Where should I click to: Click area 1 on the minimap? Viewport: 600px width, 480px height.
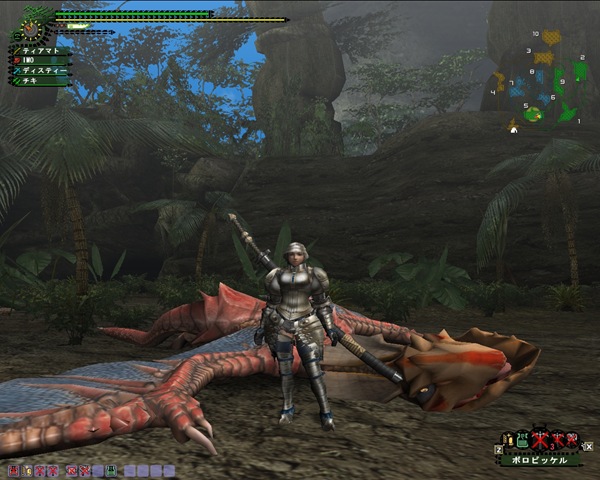click(x=566, y=114)
